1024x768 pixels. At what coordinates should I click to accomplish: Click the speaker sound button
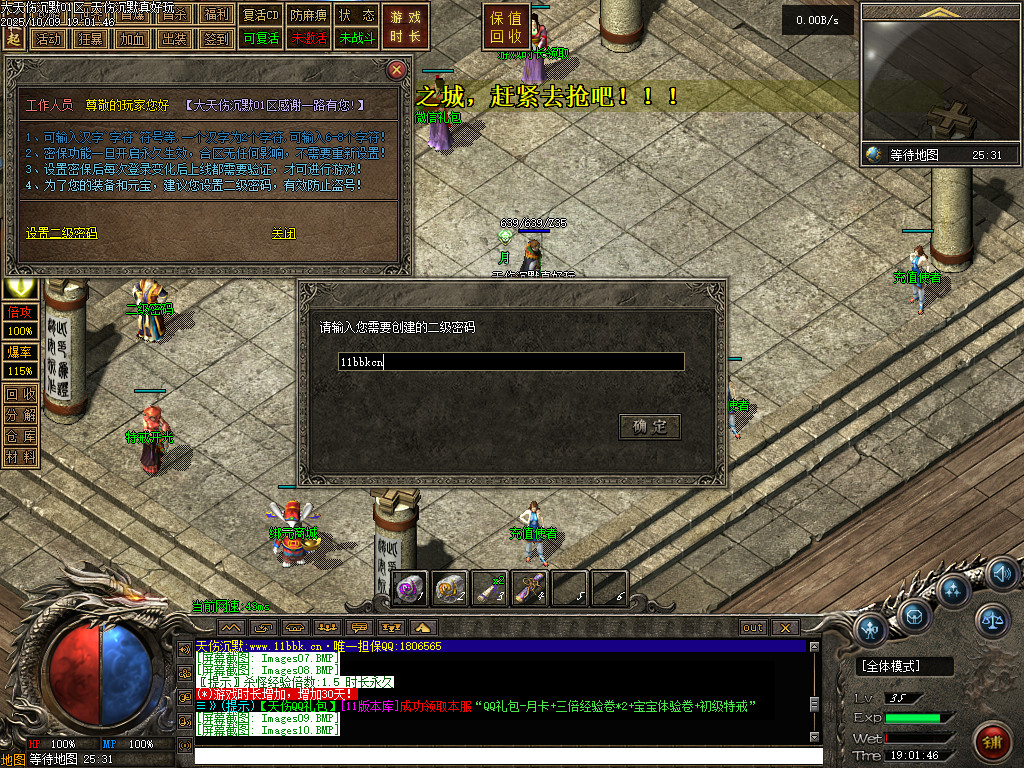[1001, 574]
